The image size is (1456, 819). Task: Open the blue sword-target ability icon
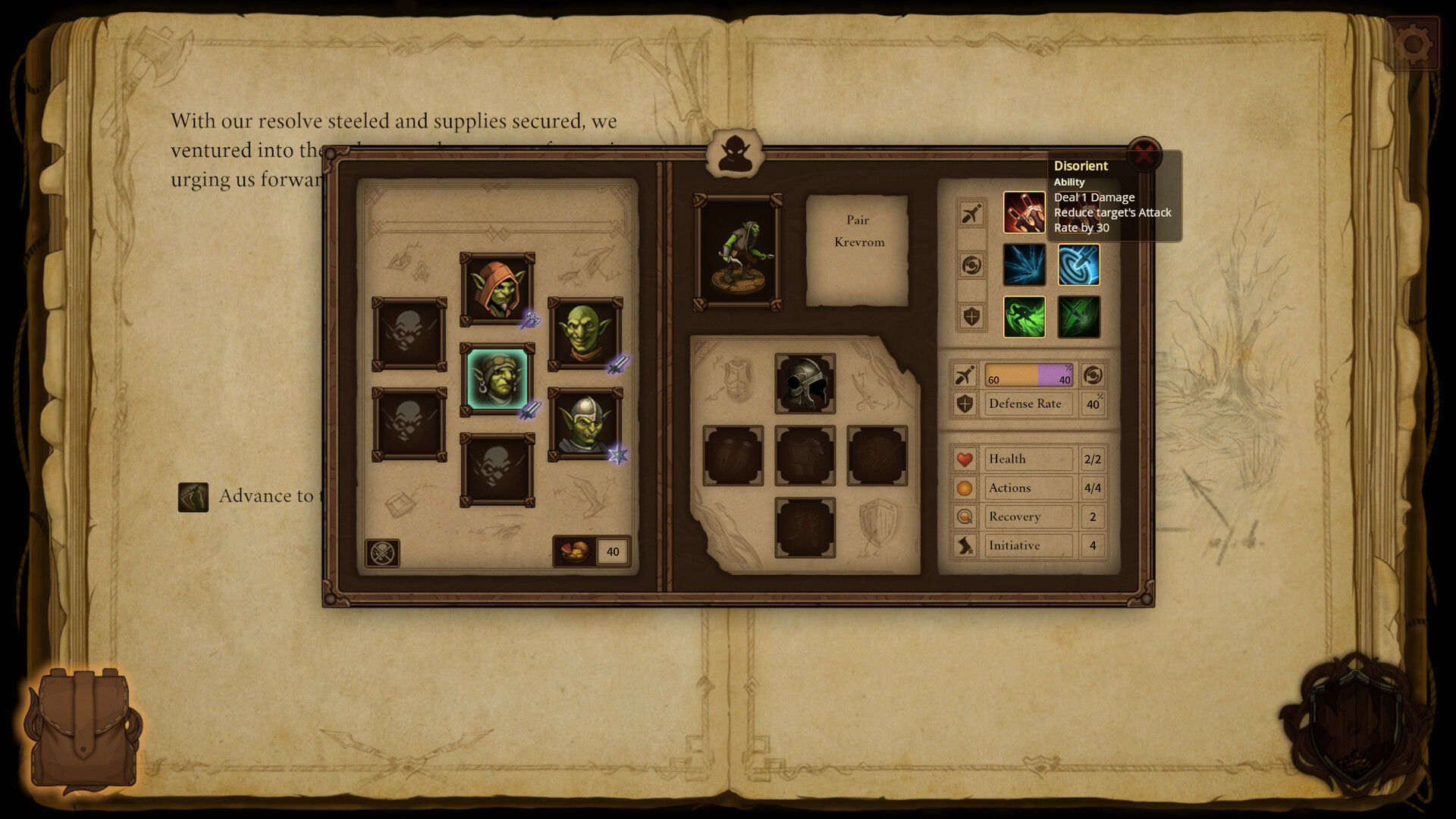(1079, 265)
